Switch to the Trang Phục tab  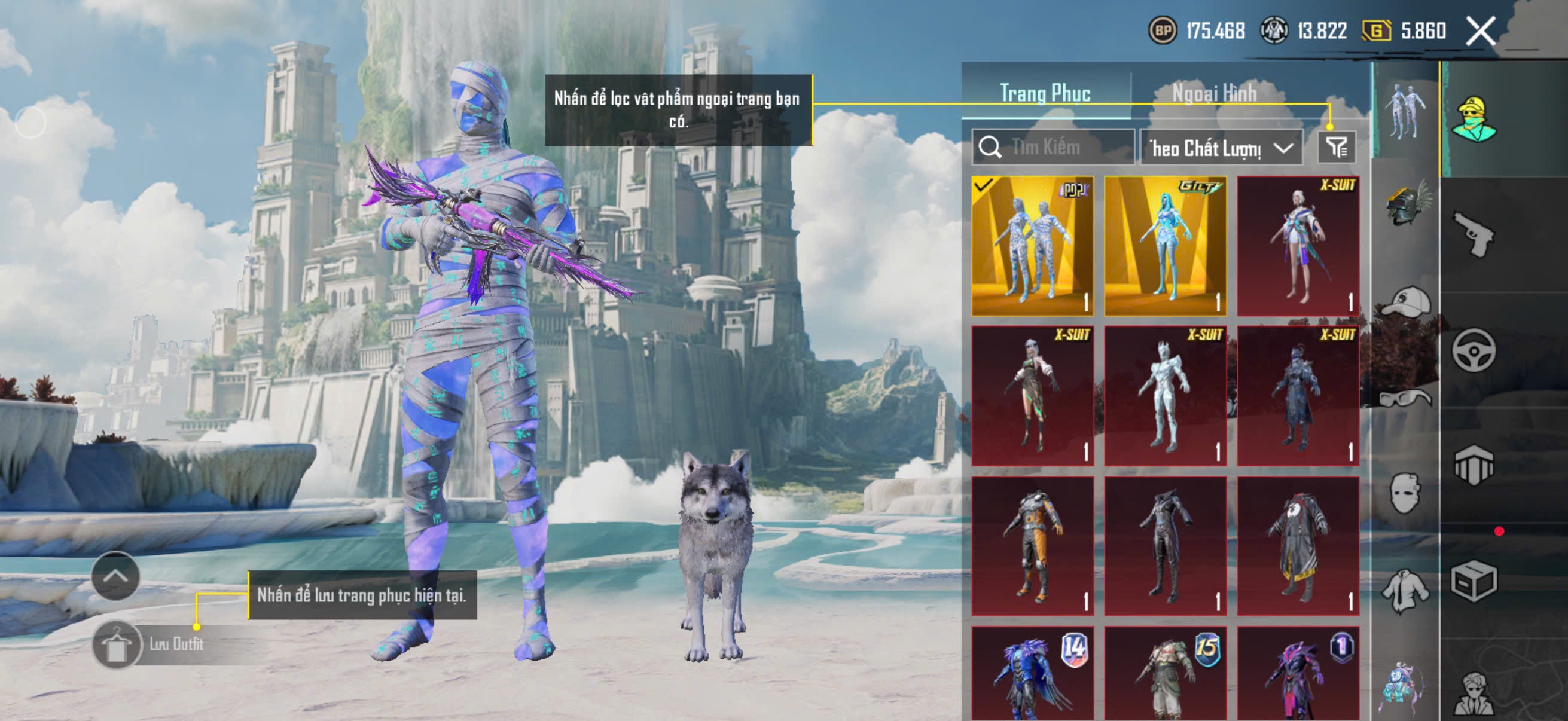pyautogui.click(x=1045, y=93)
